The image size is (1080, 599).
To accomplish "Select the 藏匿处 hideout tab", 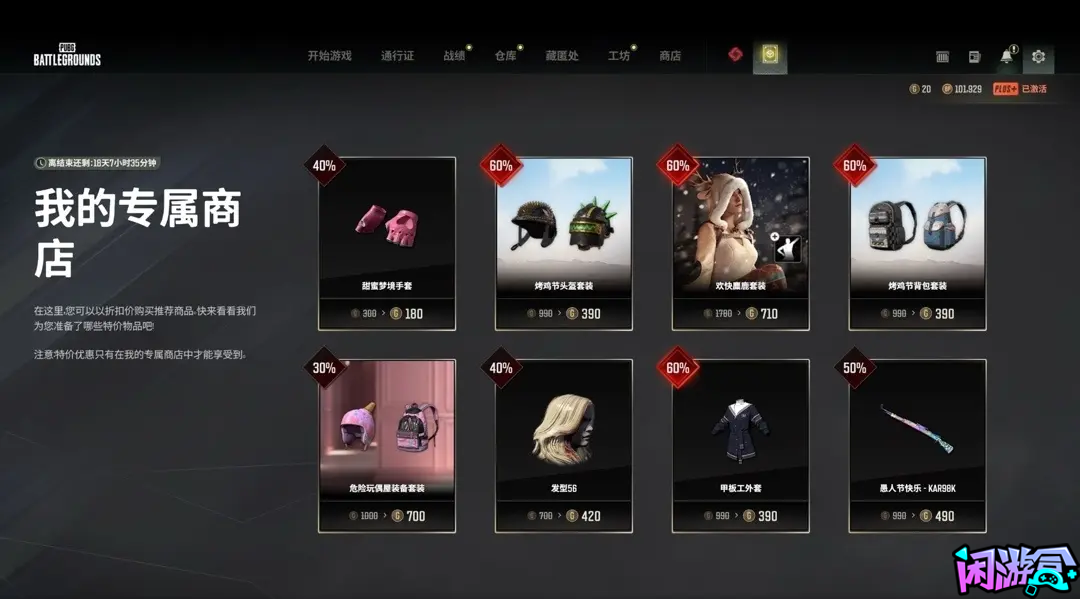I will (562, 56).
